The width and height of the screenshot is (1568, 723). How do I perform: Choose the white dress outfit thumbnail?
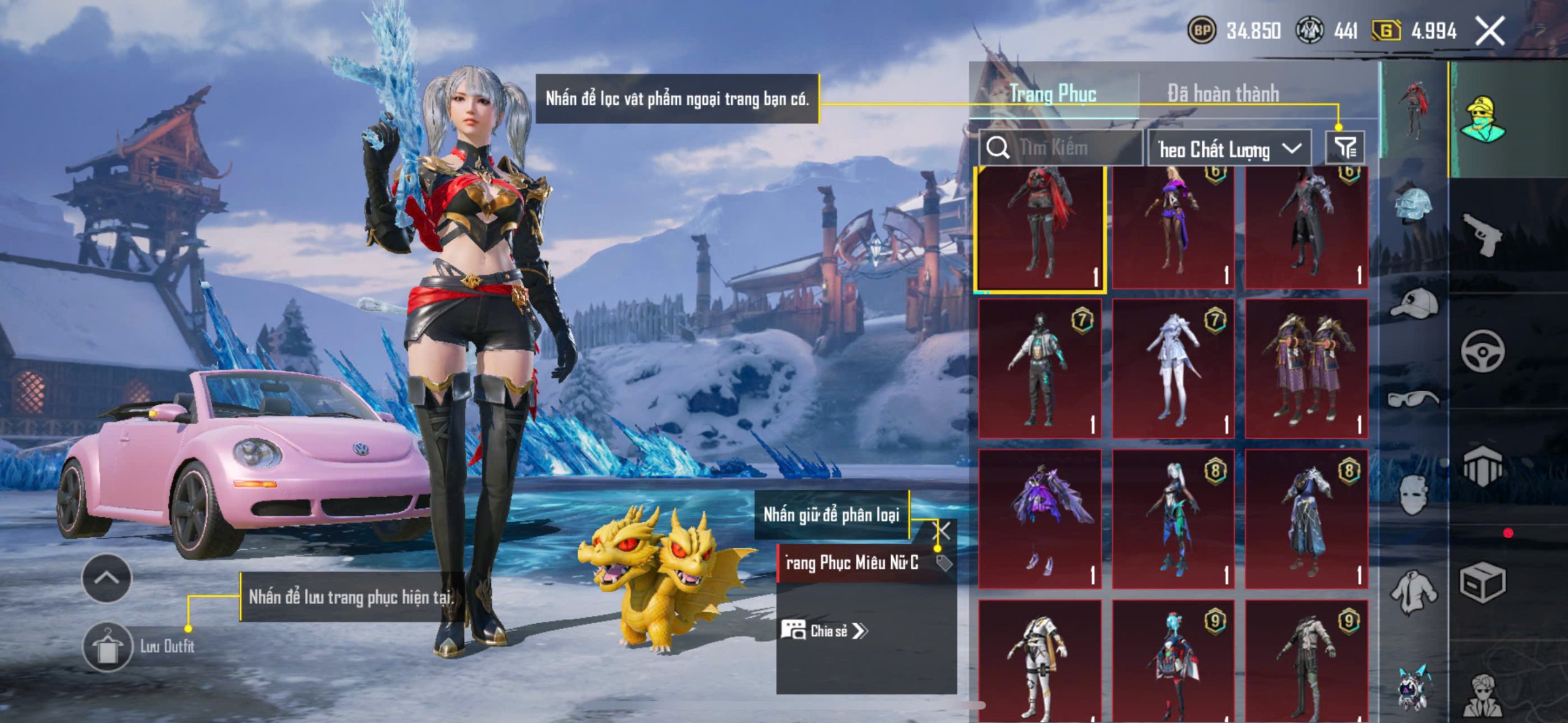tap(1172, 369)
